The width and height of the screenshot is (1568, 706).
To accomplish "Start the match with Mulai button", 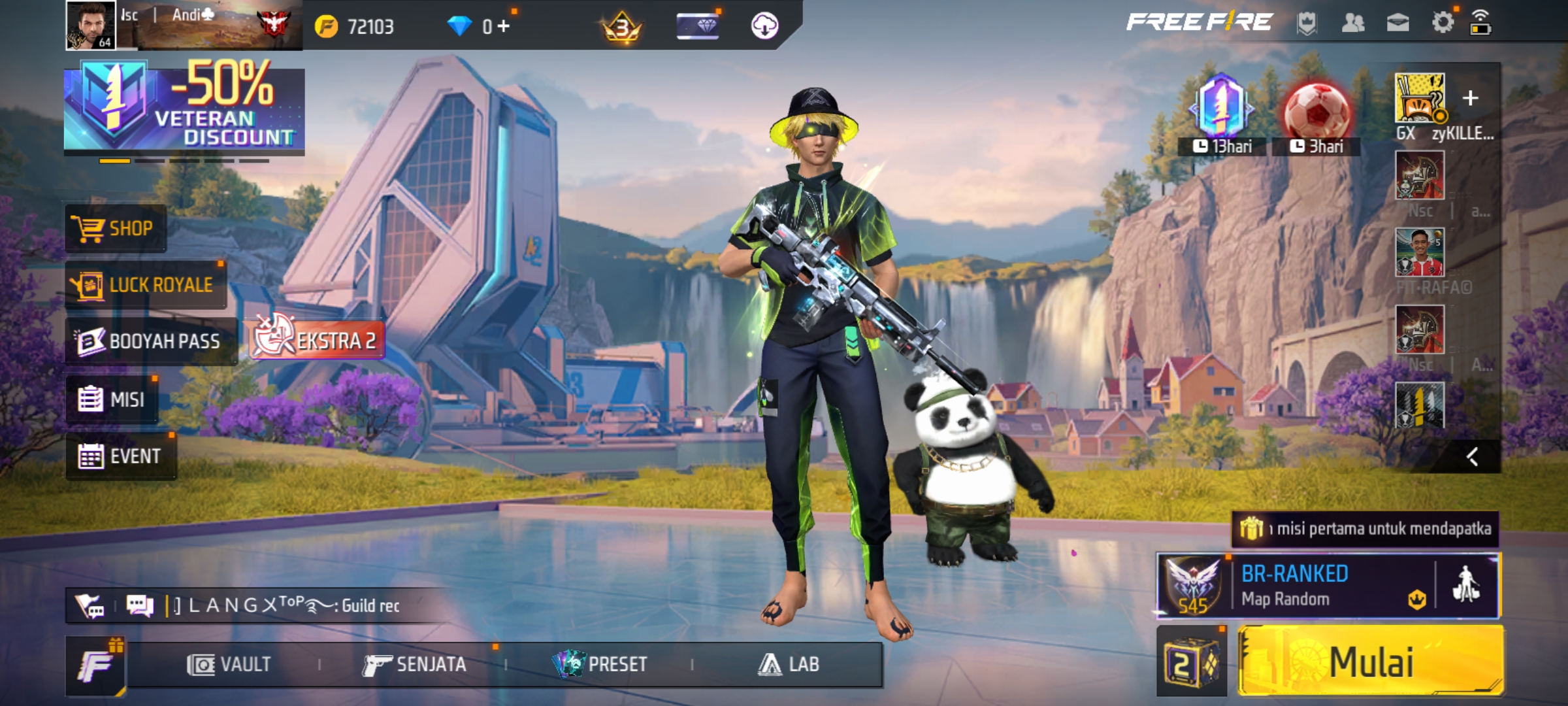I will pyautogui.click(x=1371, y=662).
